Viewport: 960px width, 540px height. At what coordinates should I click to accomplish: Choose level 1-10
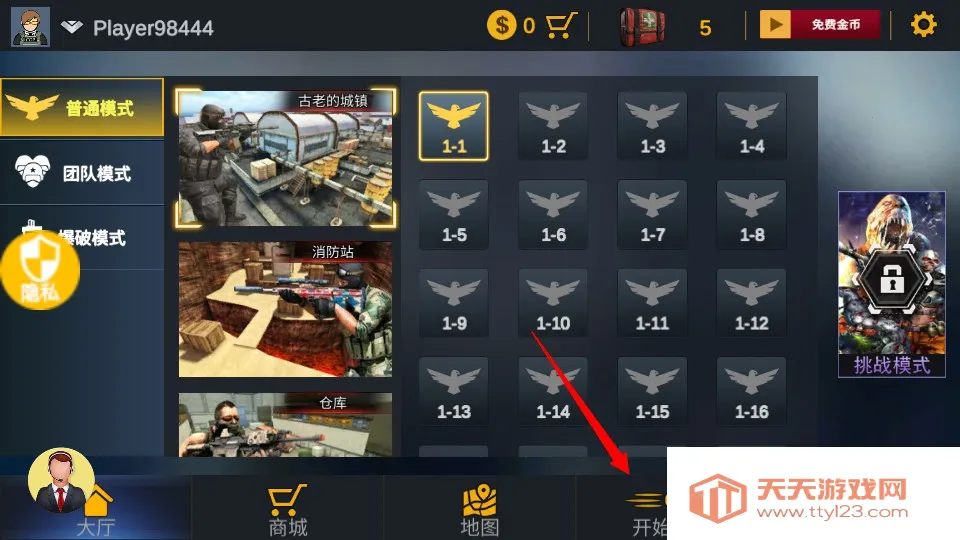pyautogui.click(x=553, y=303)
